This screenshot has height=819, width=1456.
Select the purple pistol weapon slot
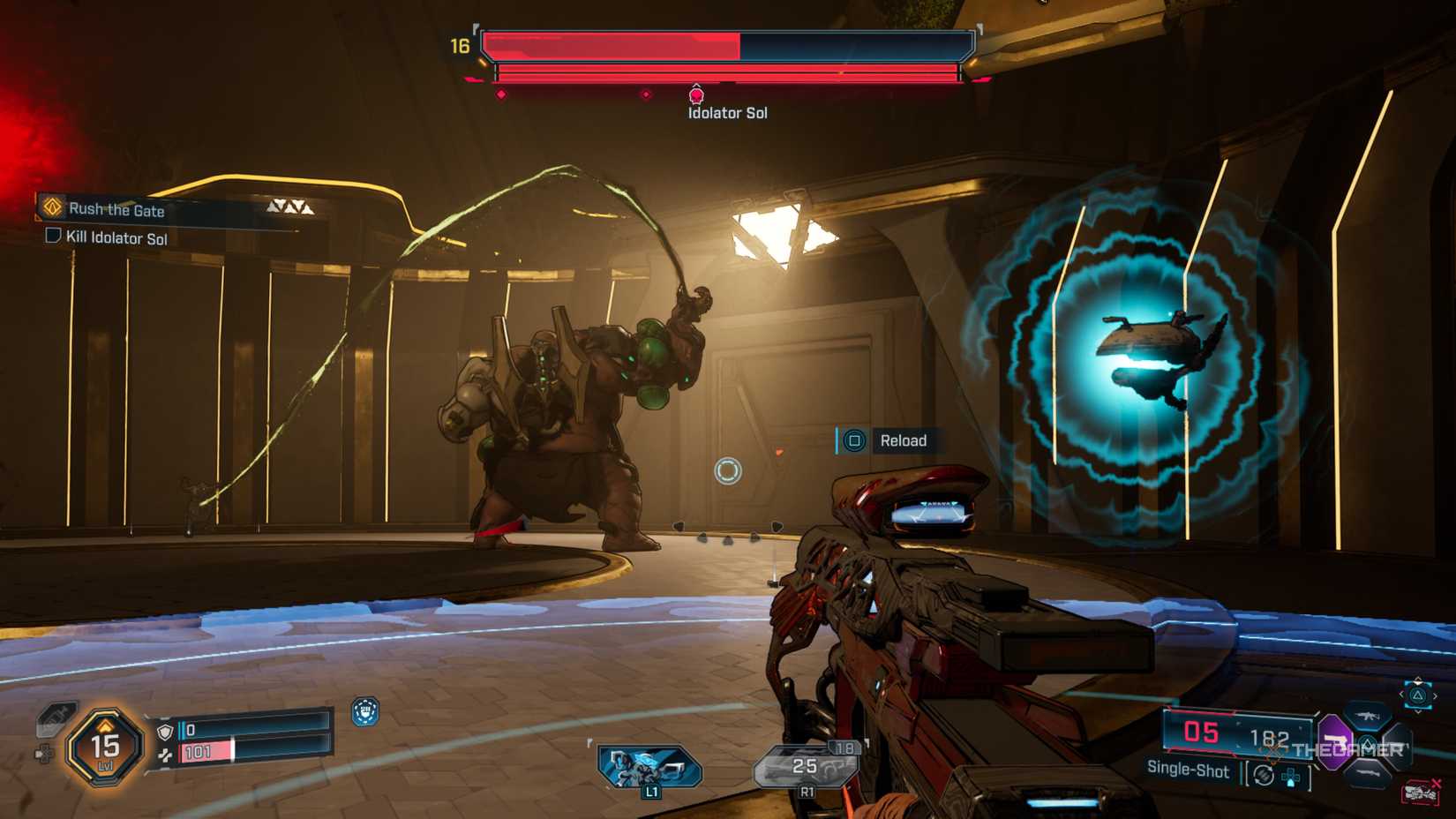[1333, 740]
